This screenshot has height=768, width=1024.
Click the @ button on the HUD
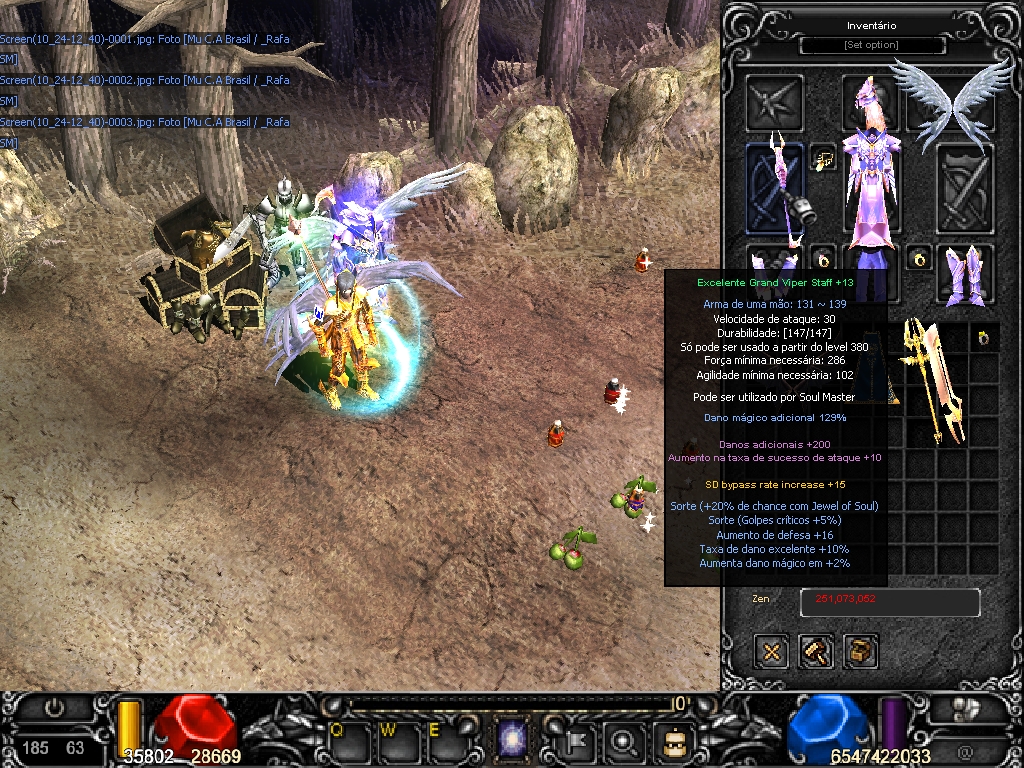(965, 751)
